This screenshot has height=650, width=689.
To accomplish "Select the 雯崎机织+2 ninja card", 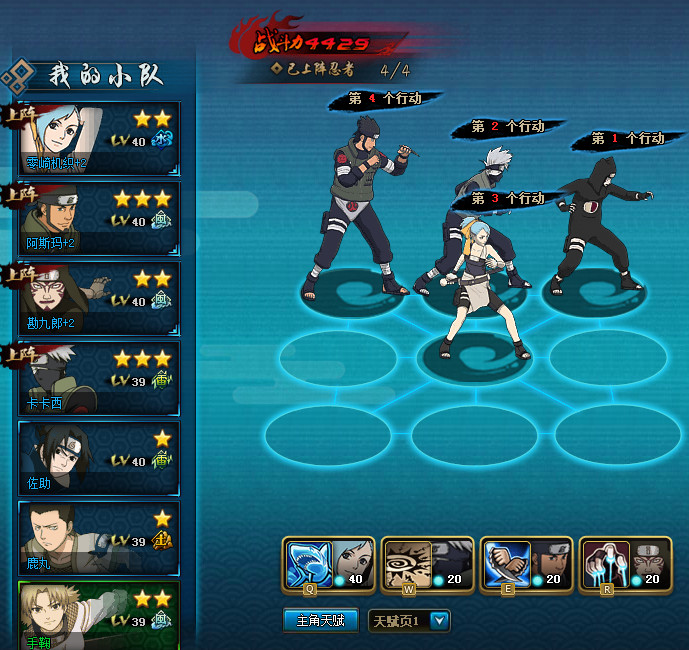I will 100,138.
